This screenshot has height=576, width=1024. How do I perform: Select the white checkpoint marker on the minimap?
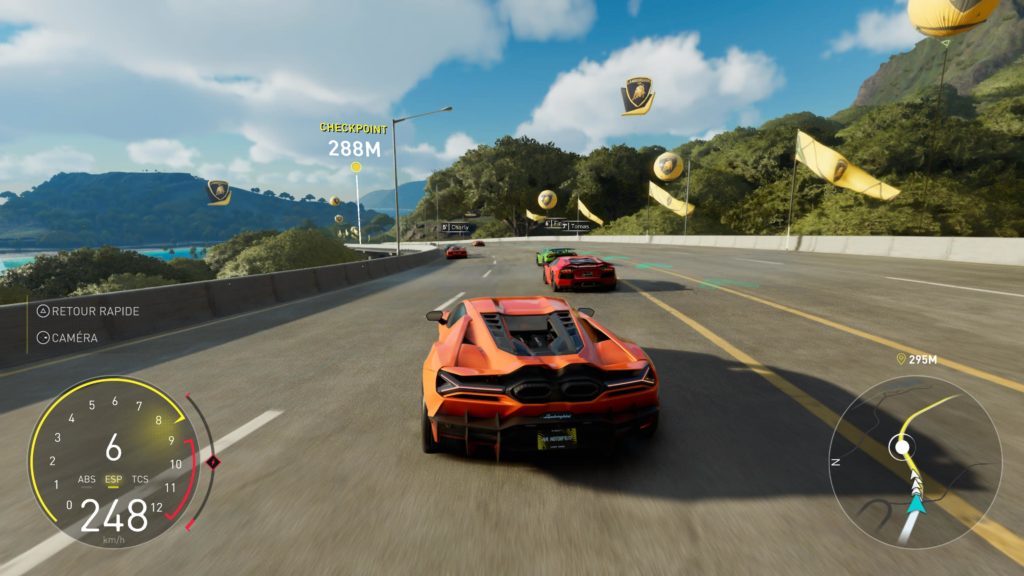click(x=903, y=446)
